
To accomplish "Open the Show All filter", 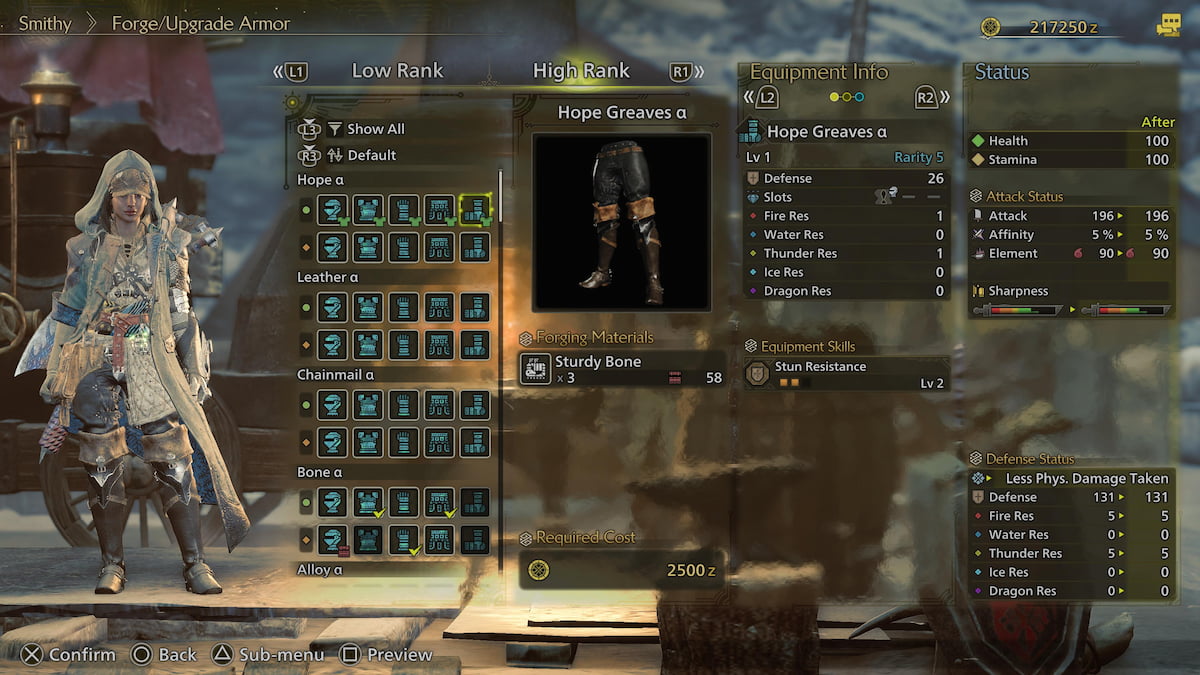I will (x=375, y=129).
